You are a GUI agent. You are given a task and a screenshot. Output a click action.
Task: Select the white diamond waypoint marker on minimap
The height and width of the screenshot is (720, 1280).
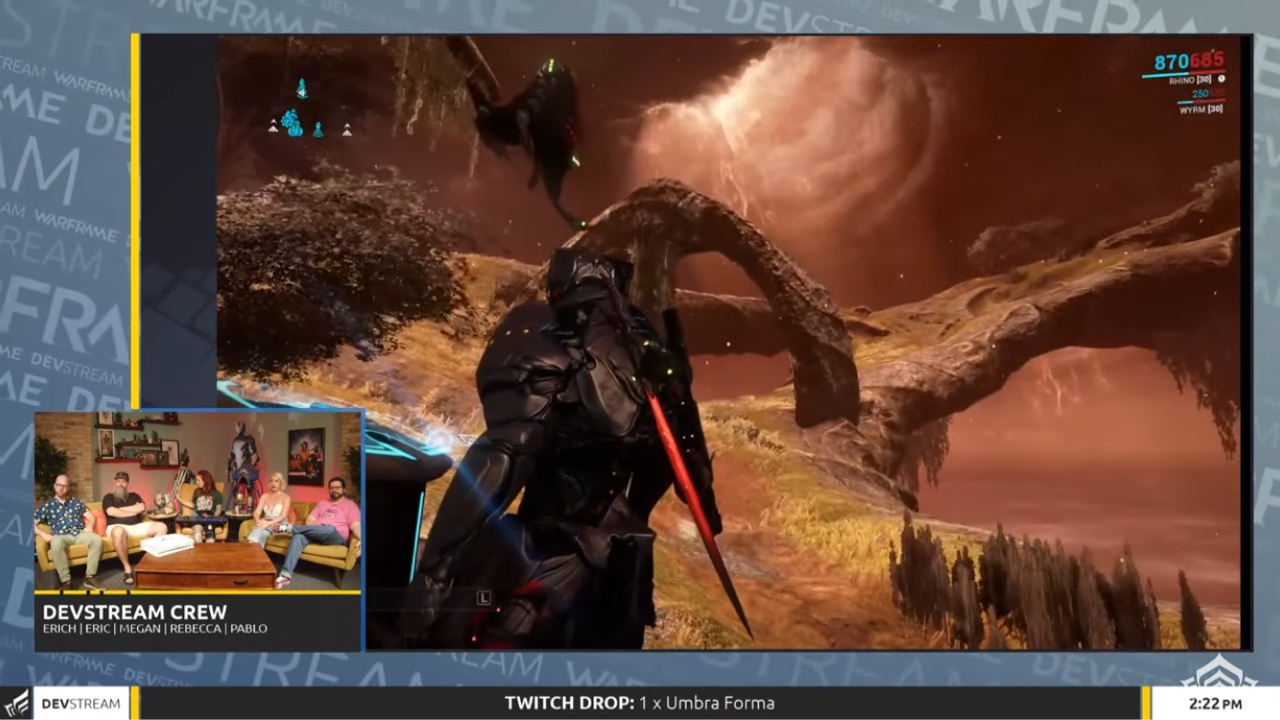tap(302, 93)
